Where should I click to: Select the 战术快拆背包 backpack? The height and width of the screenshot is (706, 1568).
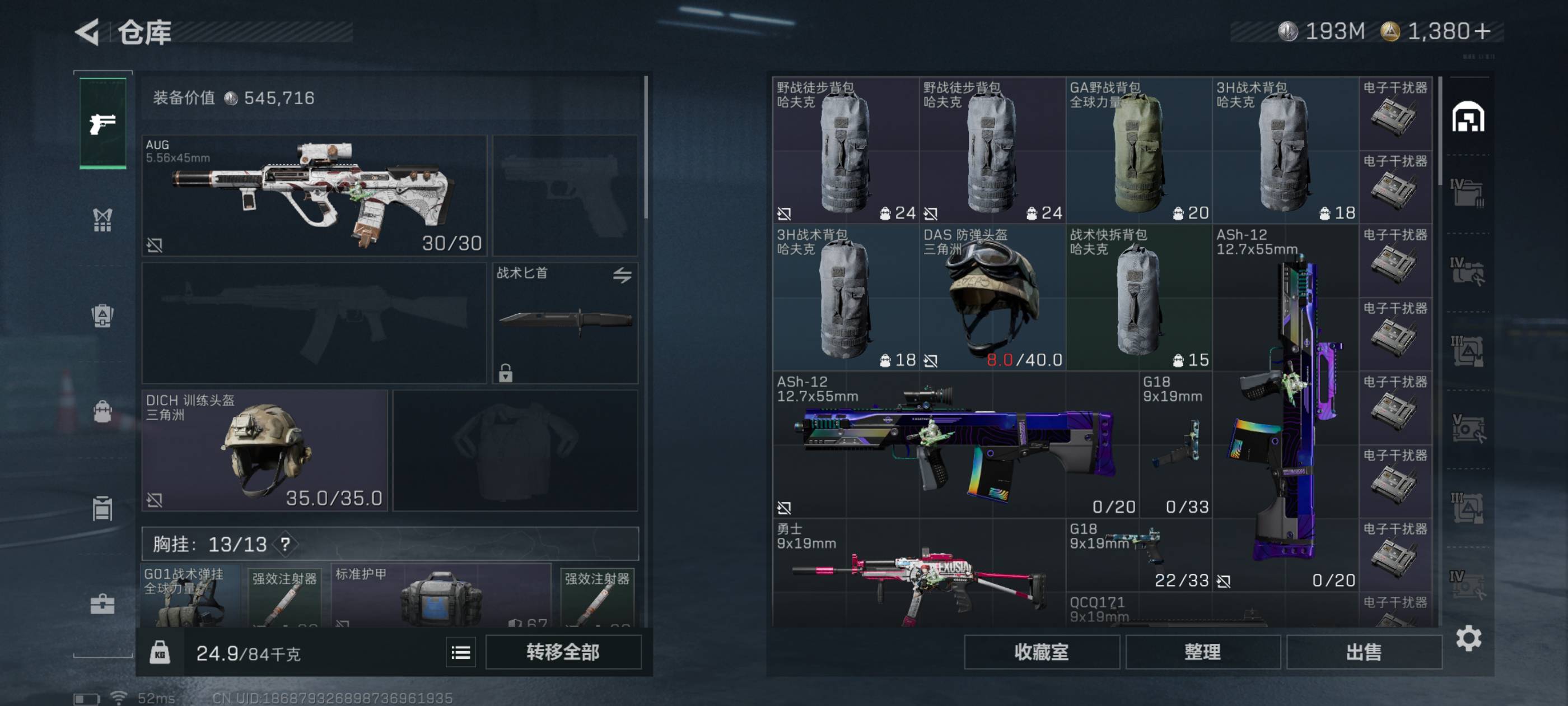click(1138, 298)
